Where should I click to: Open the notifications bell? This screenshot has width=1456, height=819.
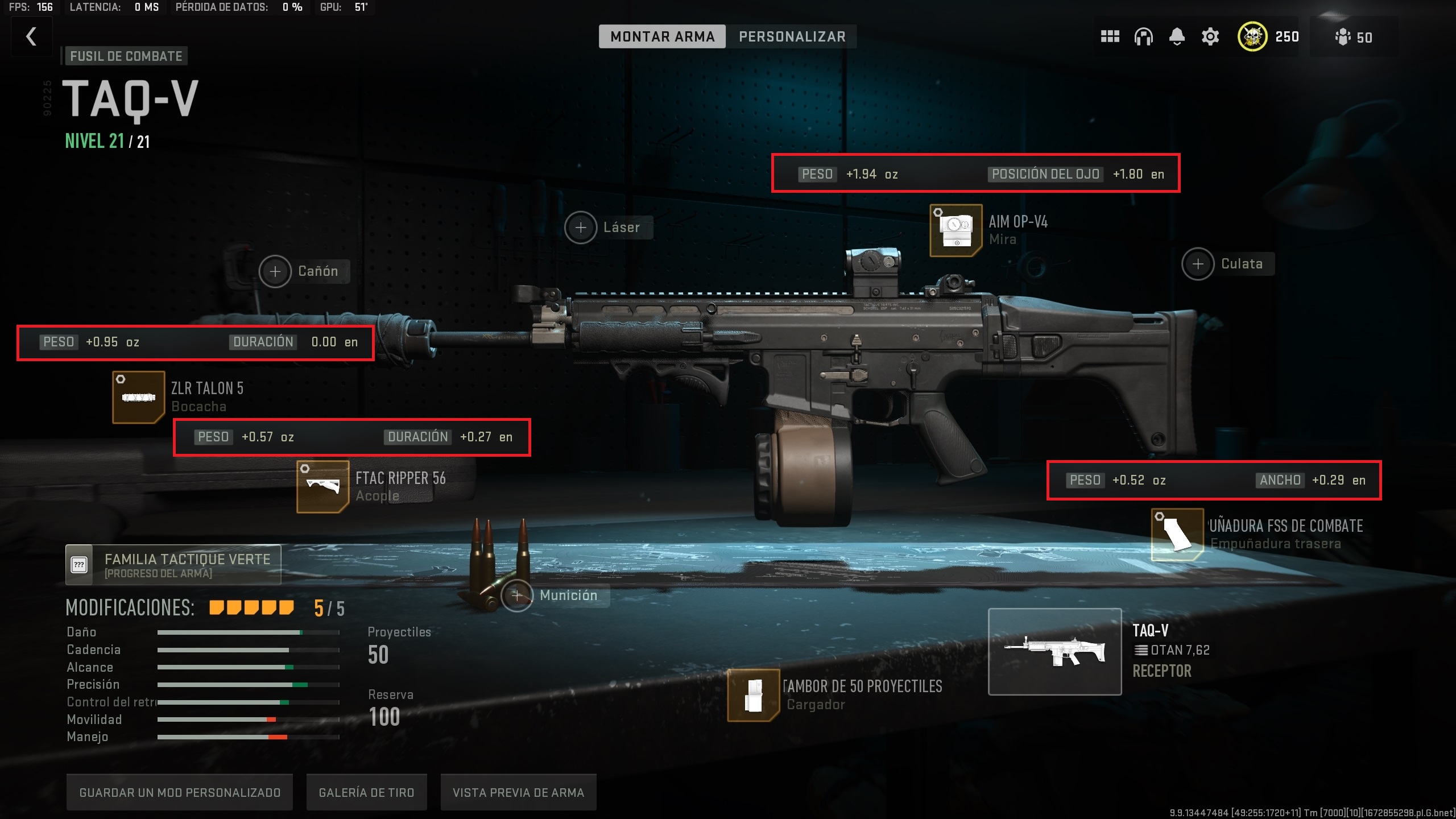(1176, 36)
